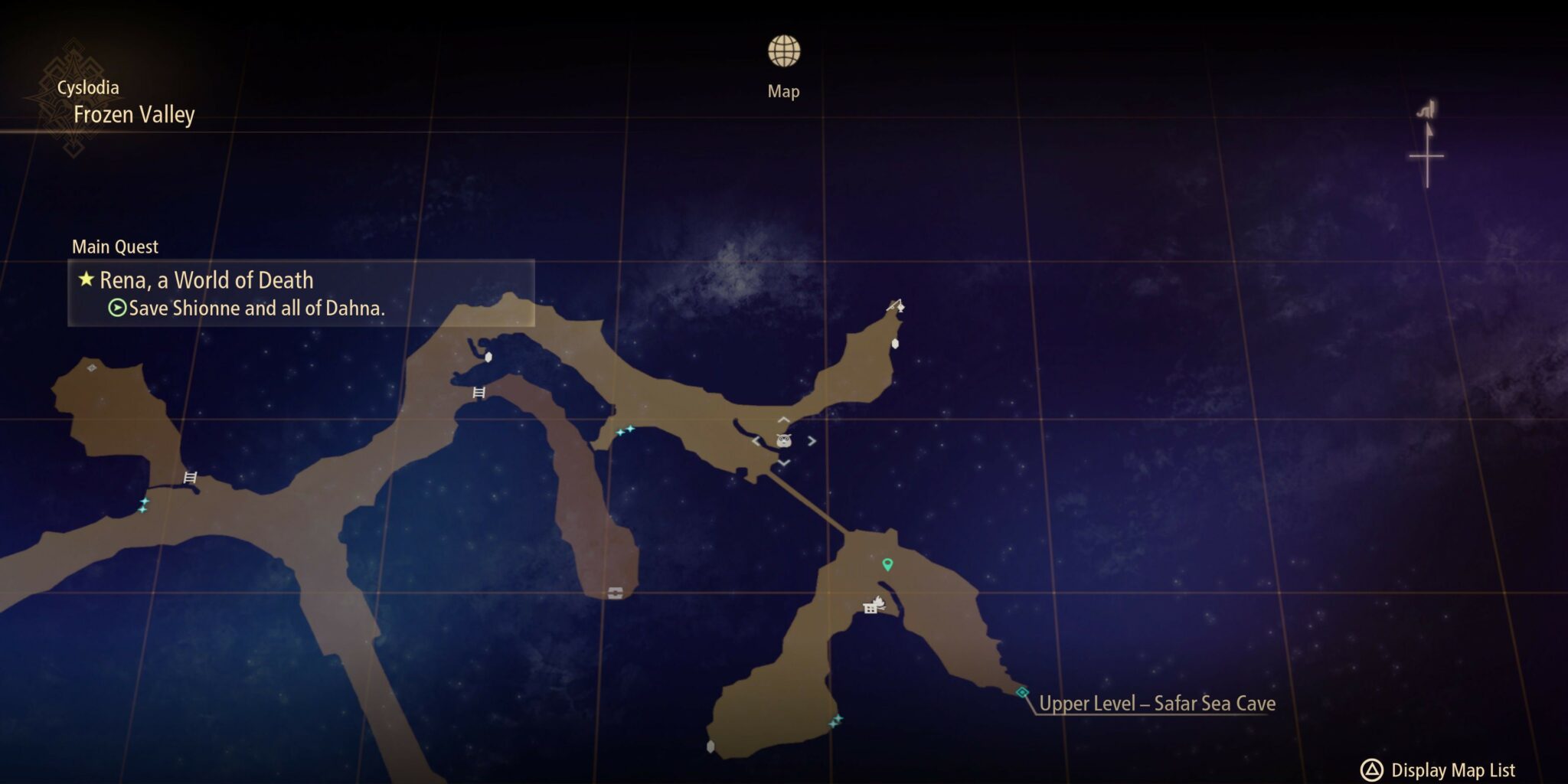This screenshot has width=1568, height=784.
Task: Click the down chevron below the owl icon
Action: pos(783,462)
